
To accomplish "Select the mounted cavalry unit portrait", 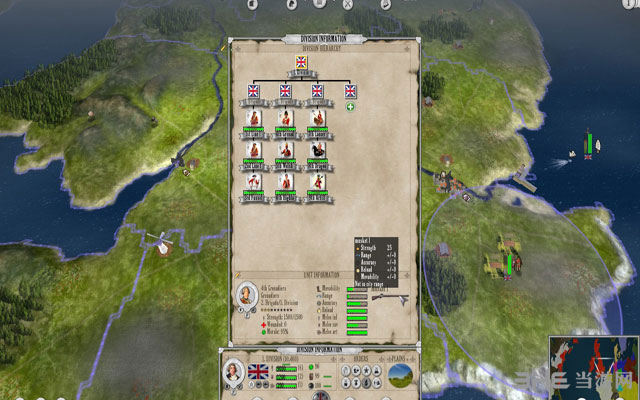I will click(x=316, y=148).
